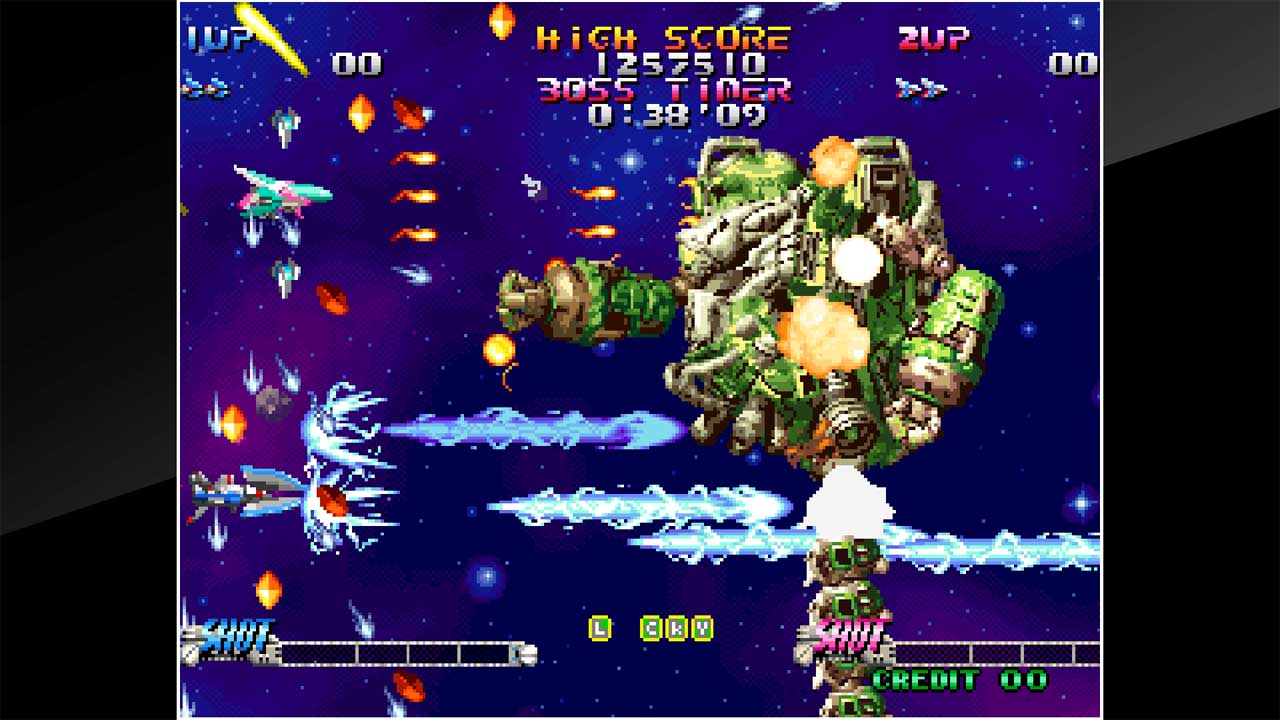Select the 'C' lucky letter pickup
This screenshot has height=720, width=1280.
point(652,628)
